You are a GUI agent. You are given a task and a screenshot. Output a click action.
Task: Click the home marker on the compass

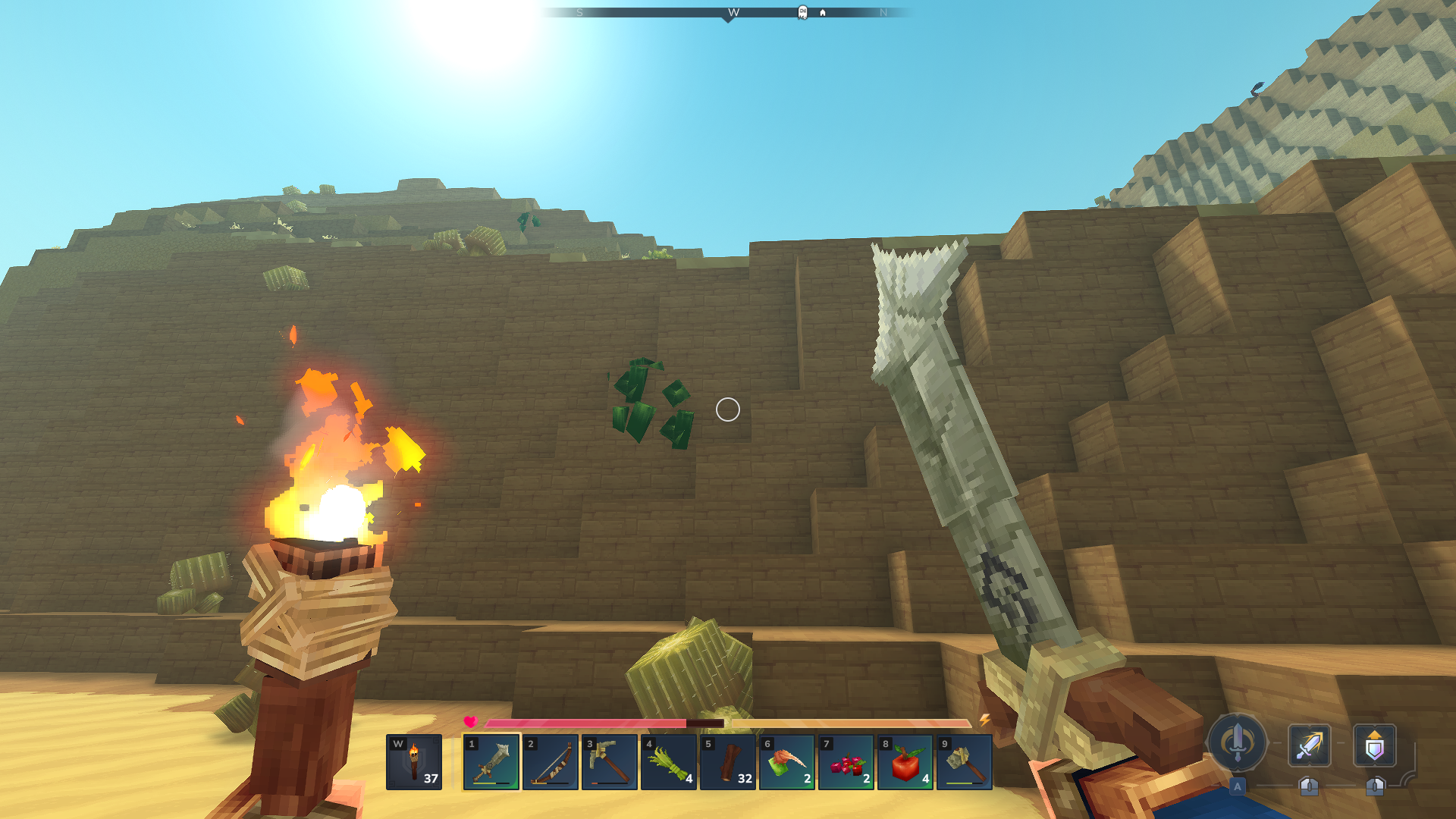[x=823, y=13]
